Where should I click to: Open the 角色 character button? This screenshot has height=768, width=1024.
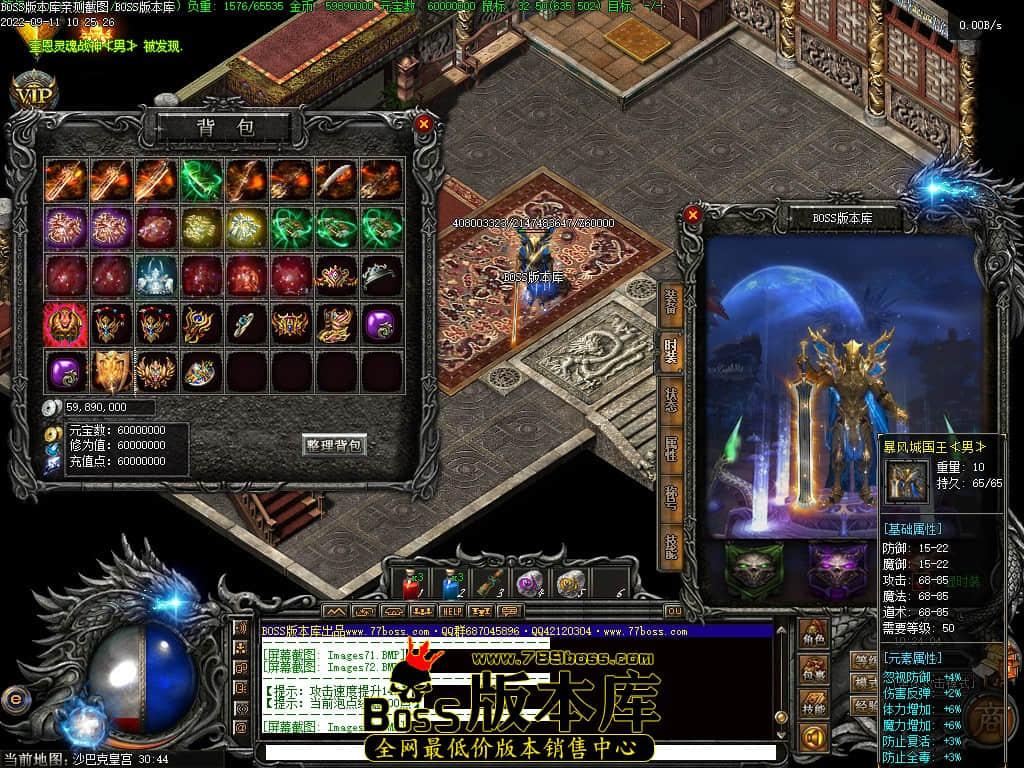[x=813, y=635]
